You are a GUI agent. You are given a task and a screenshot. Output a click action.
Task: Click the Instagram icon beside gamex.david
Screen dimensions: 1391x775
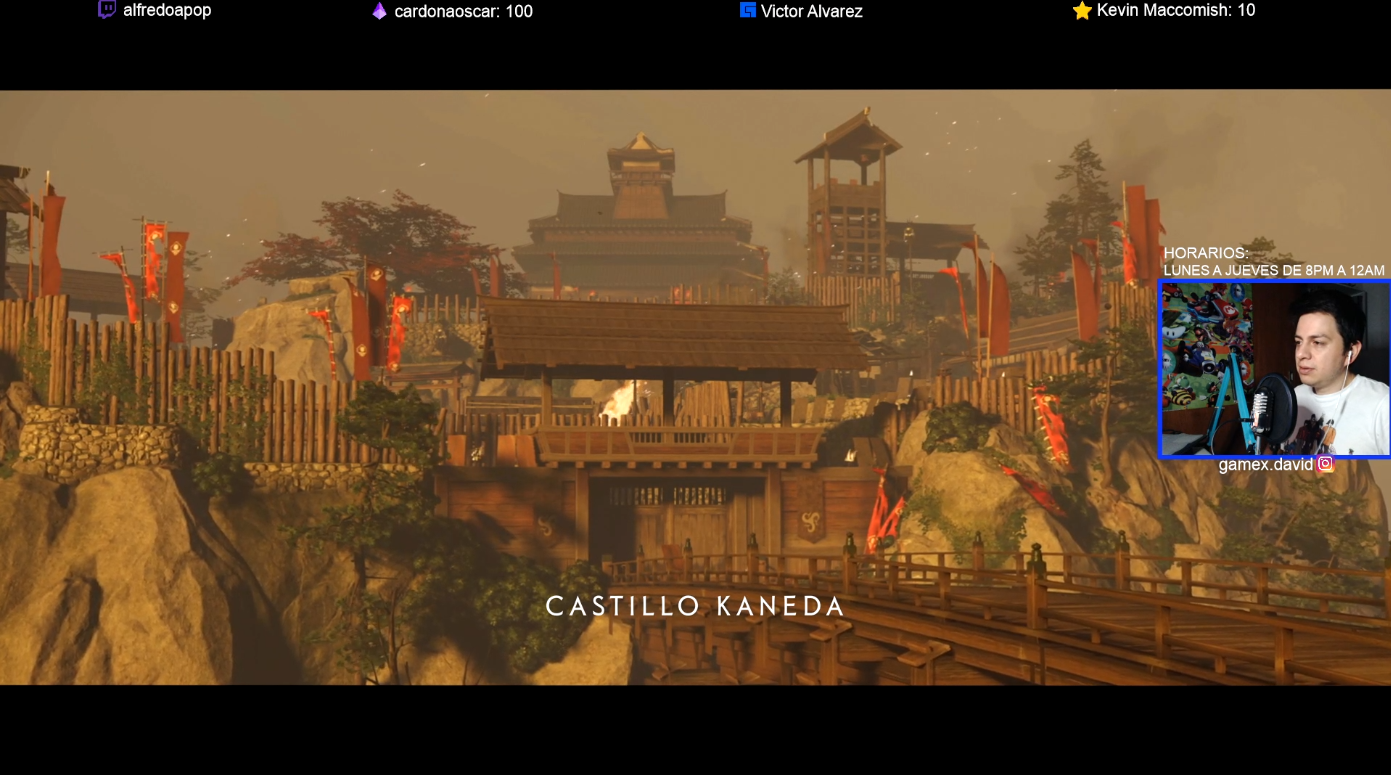[1325, 464]
